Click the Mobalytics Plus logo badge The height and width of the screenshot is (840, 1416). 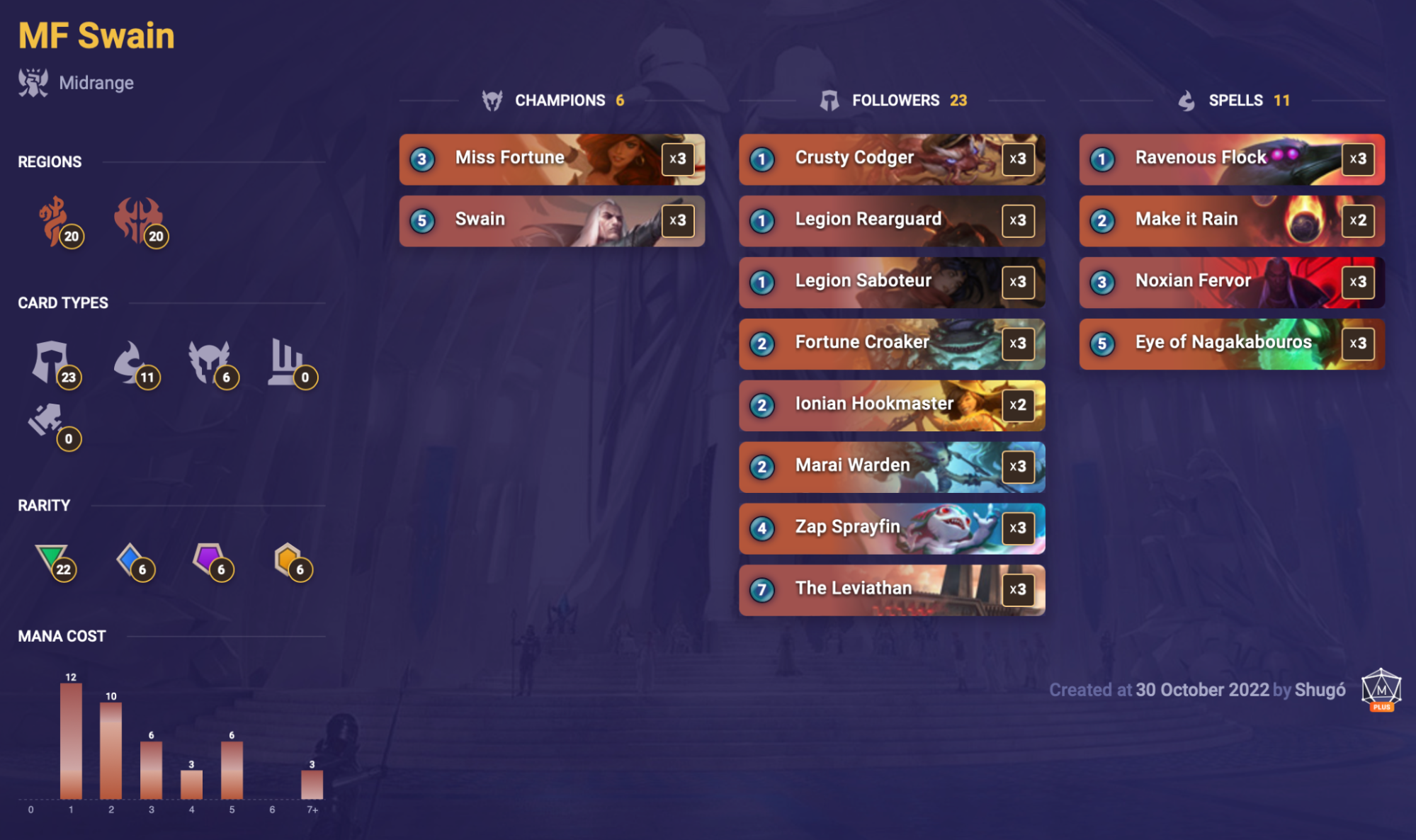[x=1381, y=689]
